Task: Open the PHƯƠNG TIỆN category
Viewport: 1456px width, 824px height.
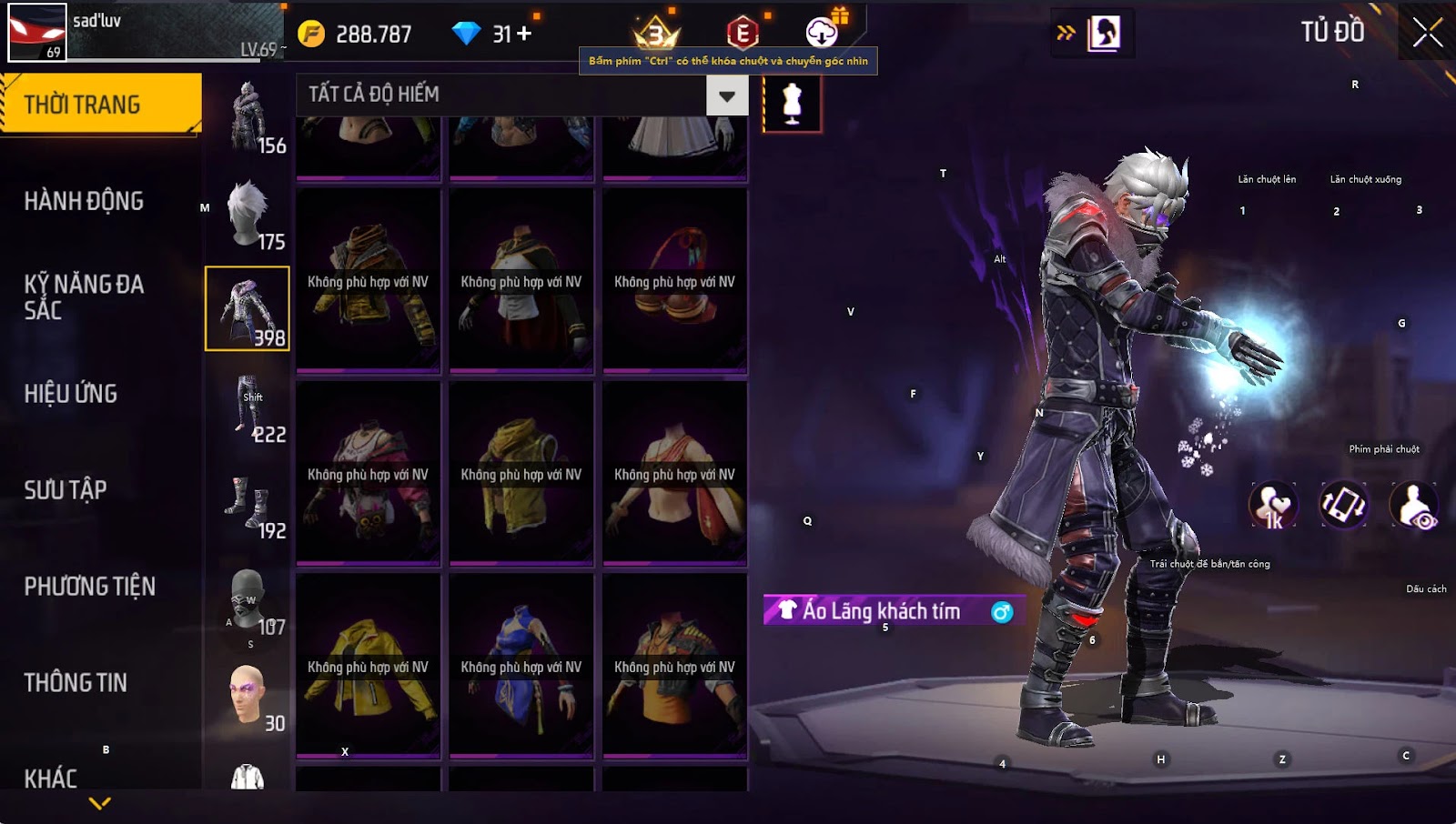Action: (89, 587)
